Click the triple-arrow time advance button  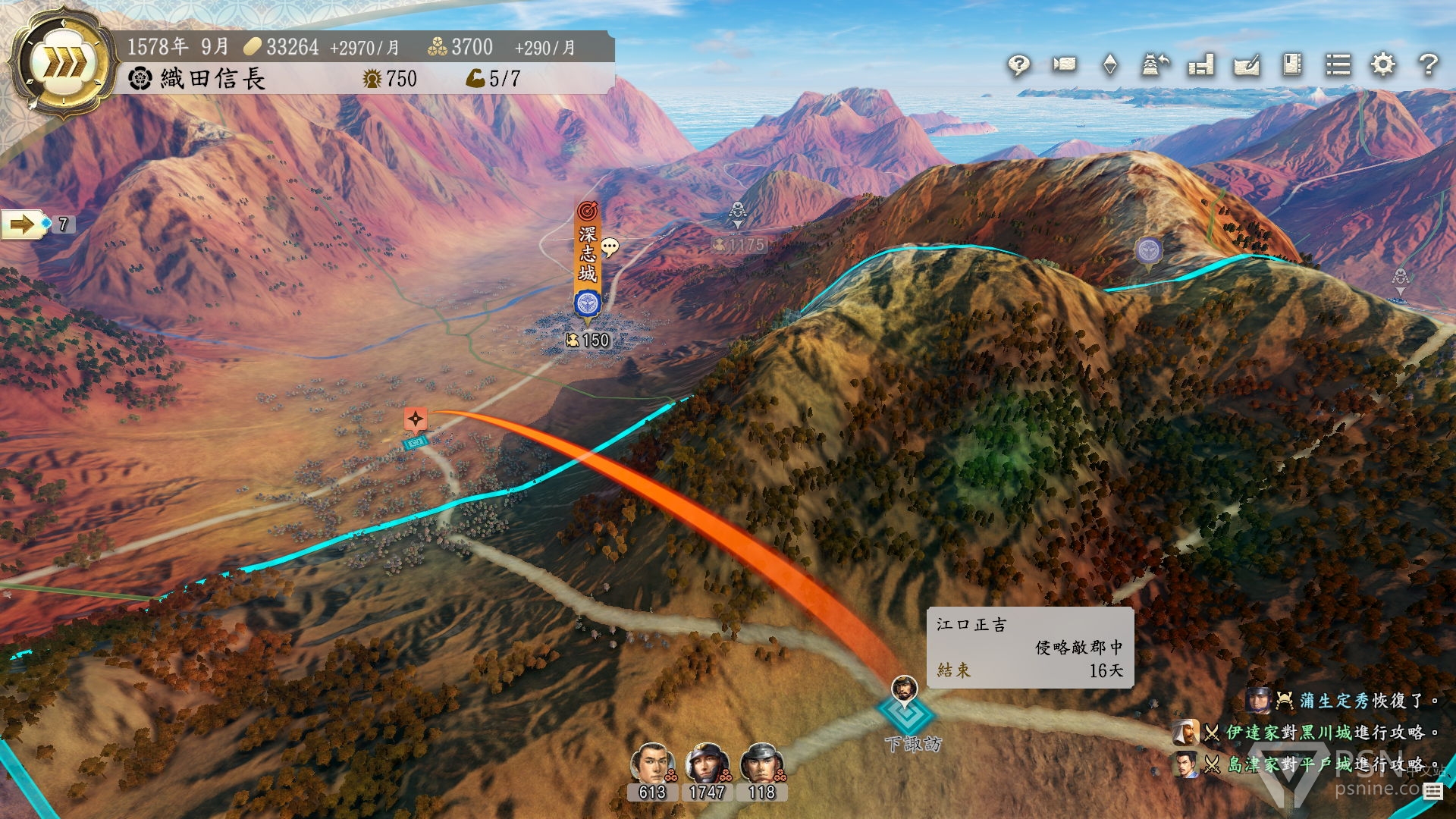click(64, 64)
